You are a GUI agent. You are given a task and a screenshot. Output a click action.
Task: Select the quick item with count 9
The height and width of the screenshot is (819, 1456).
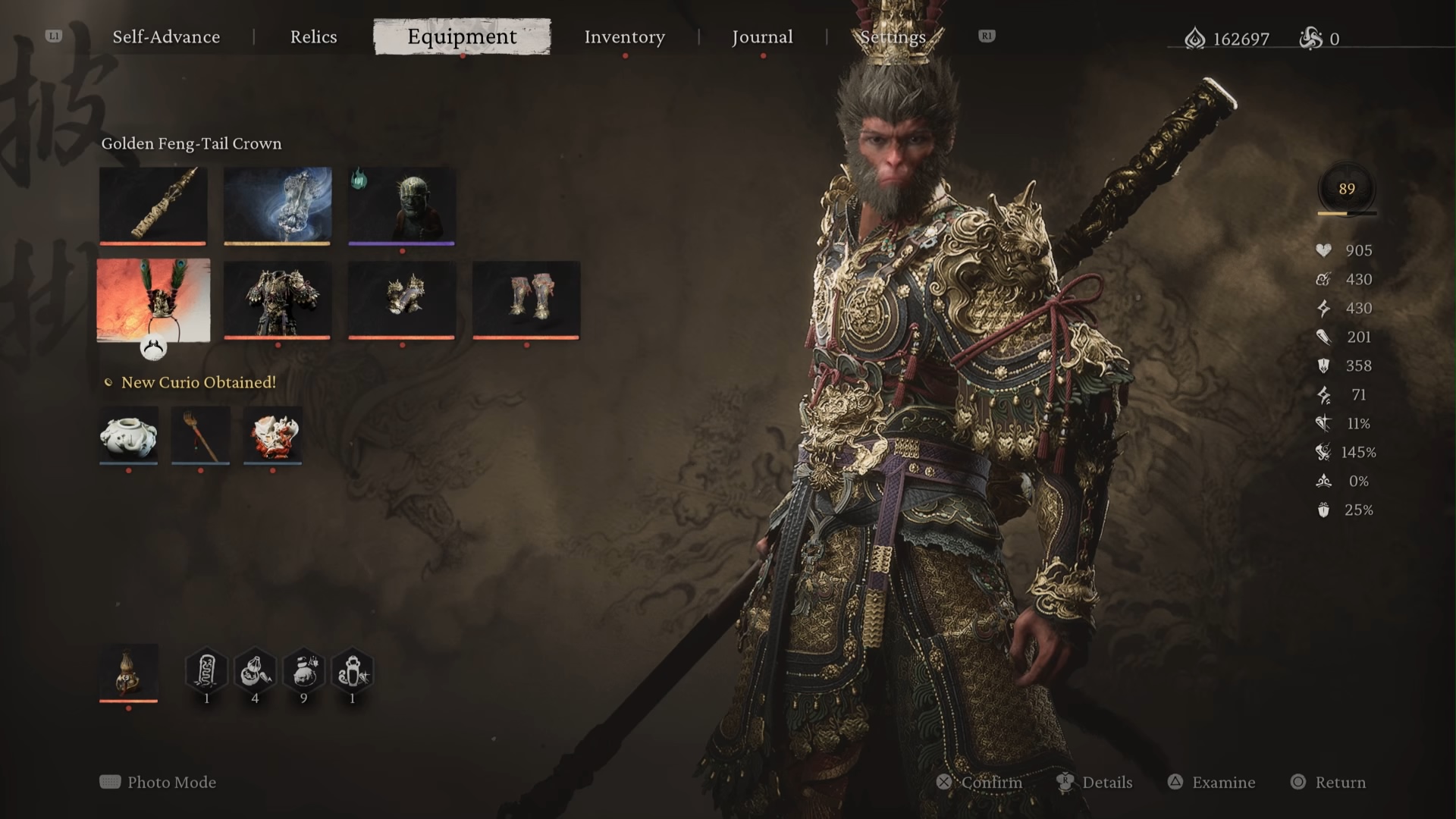[x=303, y=672]
